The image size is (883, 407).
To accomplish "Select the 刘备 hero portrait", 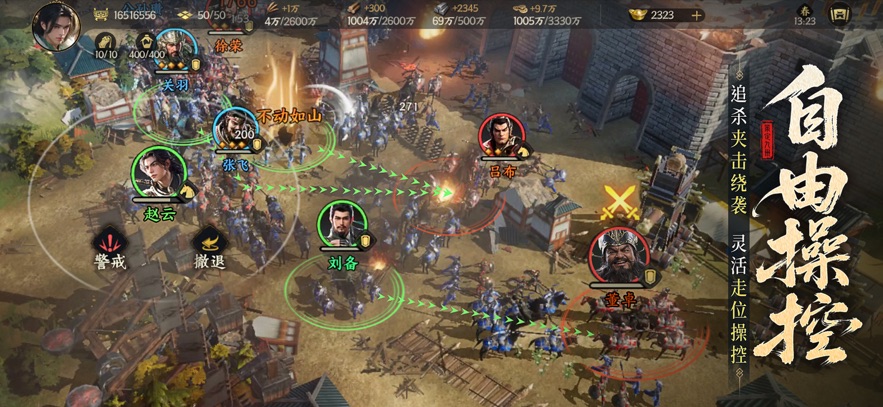I will pos(341,224).
